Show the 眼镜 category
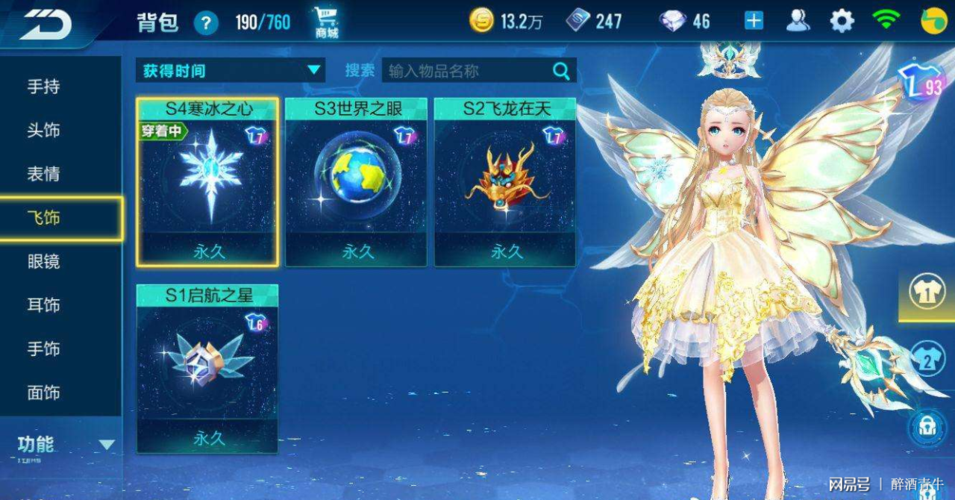955x500 pixels. coord(44,262)
